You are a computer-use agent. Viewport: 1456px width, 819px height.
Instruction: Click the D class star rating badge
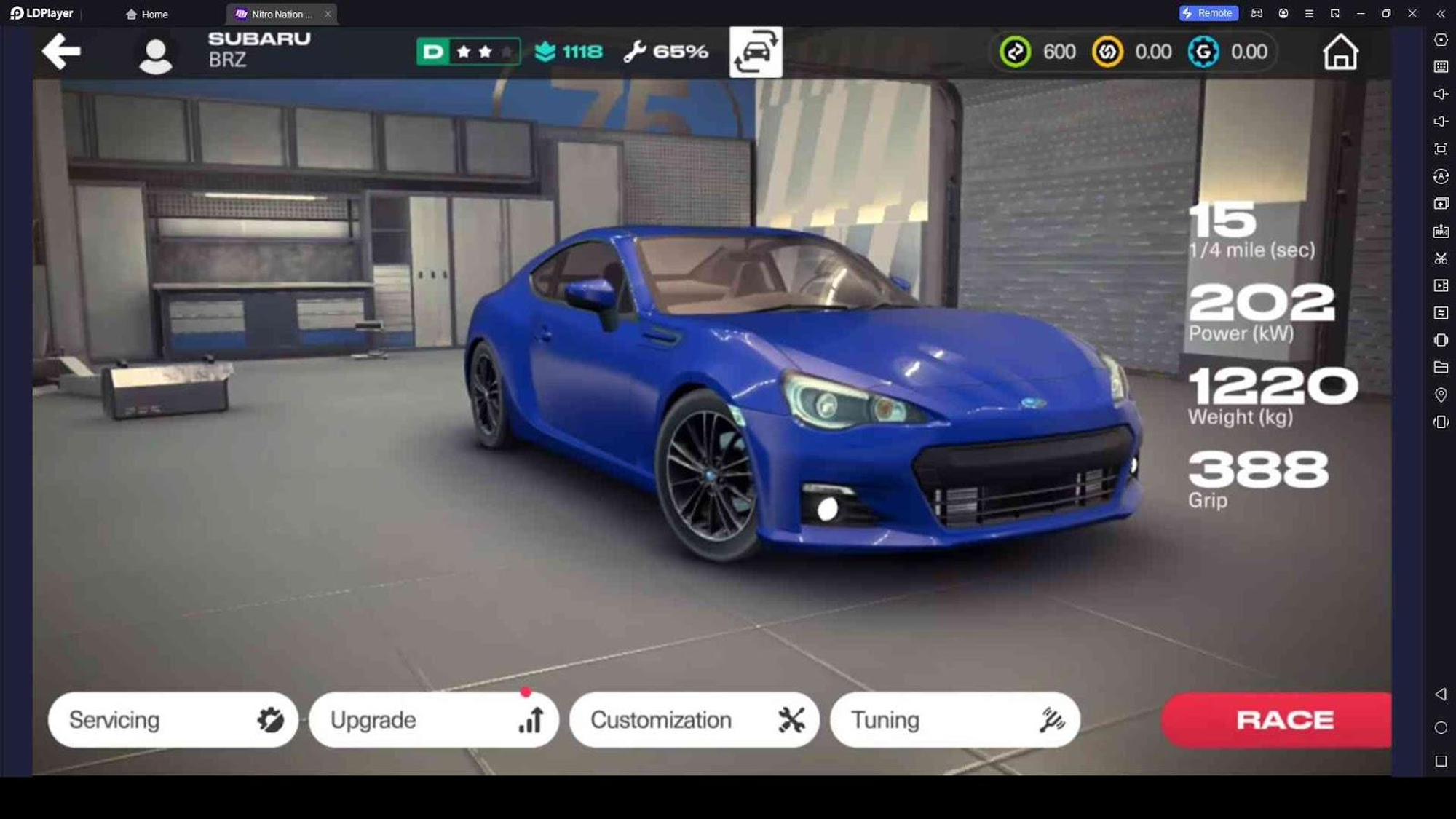[468, 52]
